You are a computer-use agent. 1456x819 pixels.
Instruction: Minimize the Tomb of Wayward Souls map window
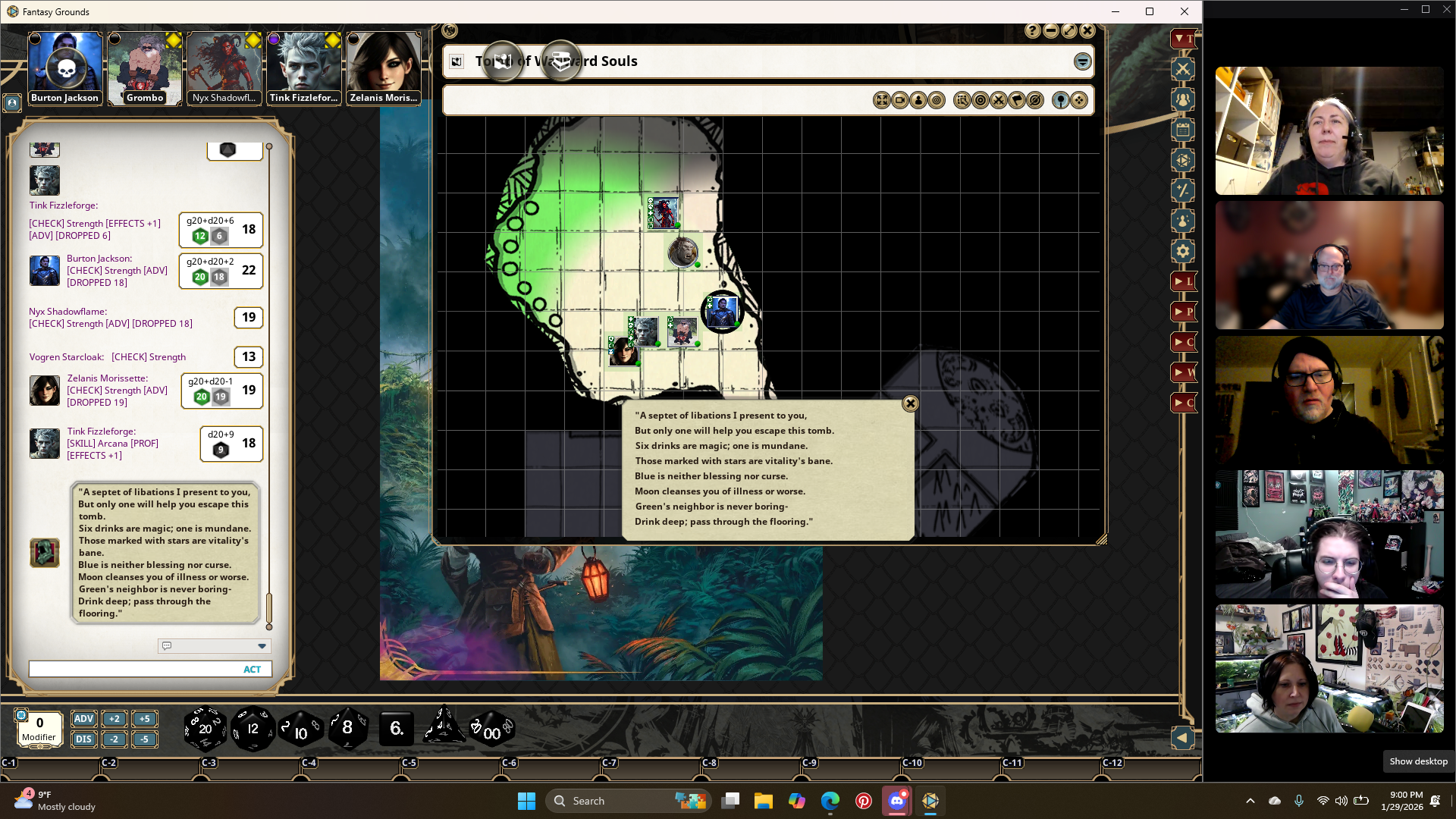click(x=1051, y=30)
